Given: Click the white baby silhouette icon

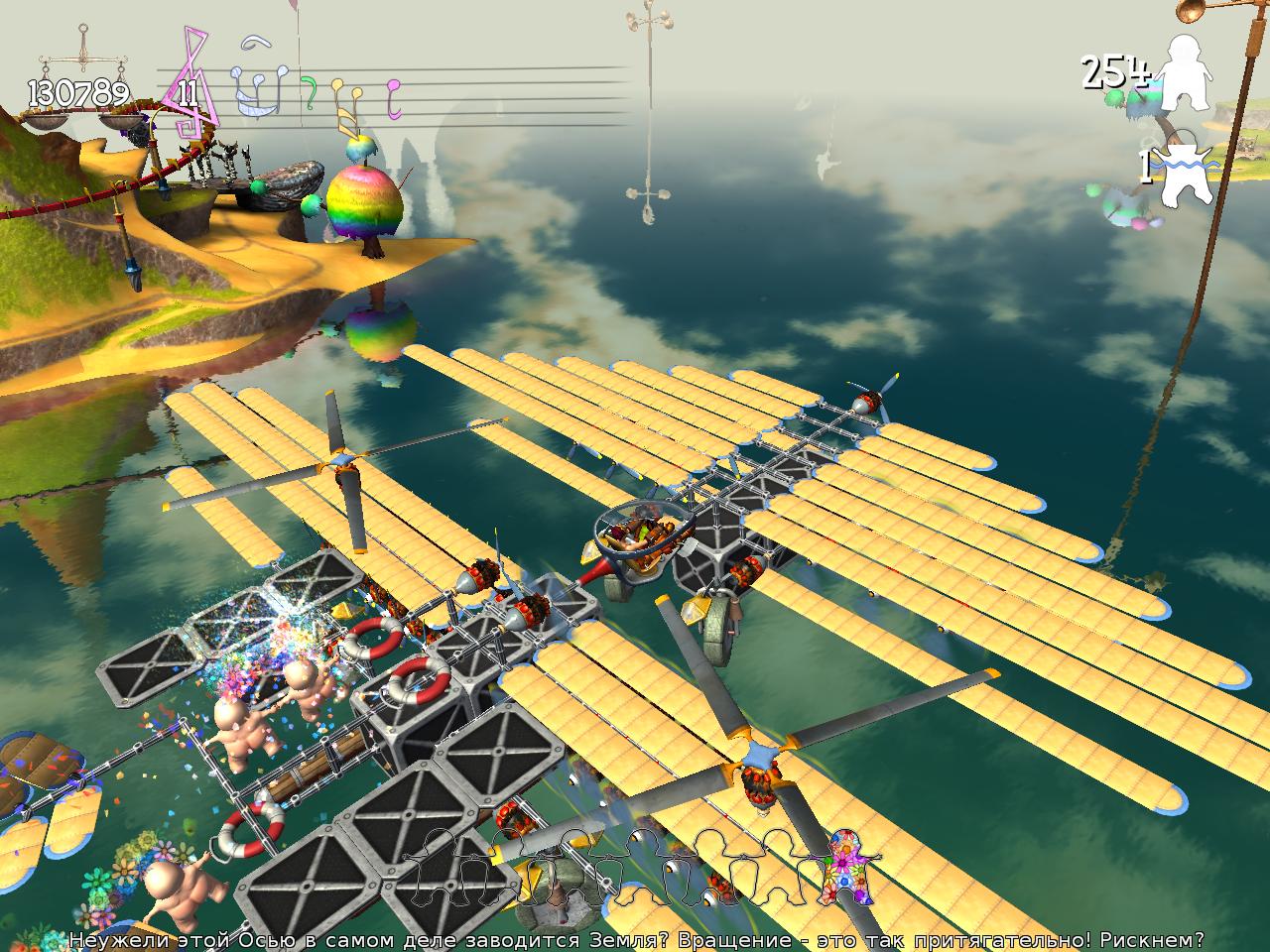Looking at the screenshot, I should [x=1187, y=73].
